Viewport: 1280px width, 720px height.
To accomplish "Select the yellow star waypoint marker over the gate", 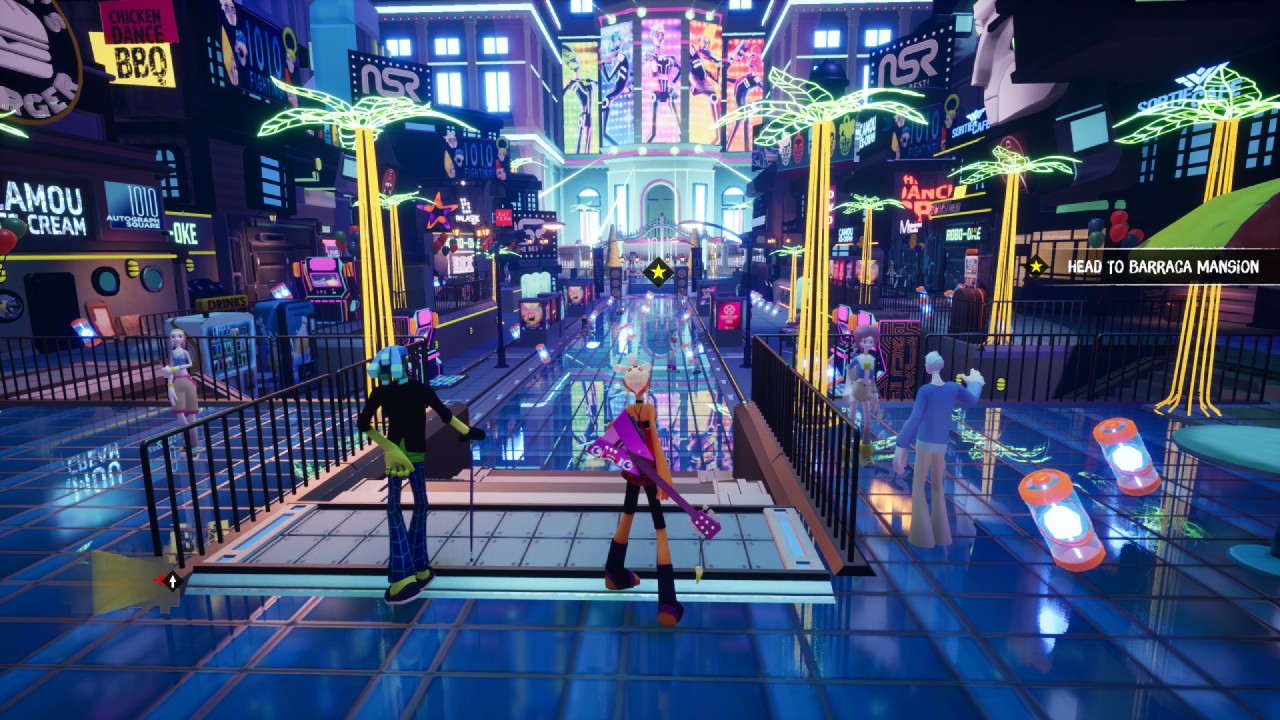I will tap(658, 271).
